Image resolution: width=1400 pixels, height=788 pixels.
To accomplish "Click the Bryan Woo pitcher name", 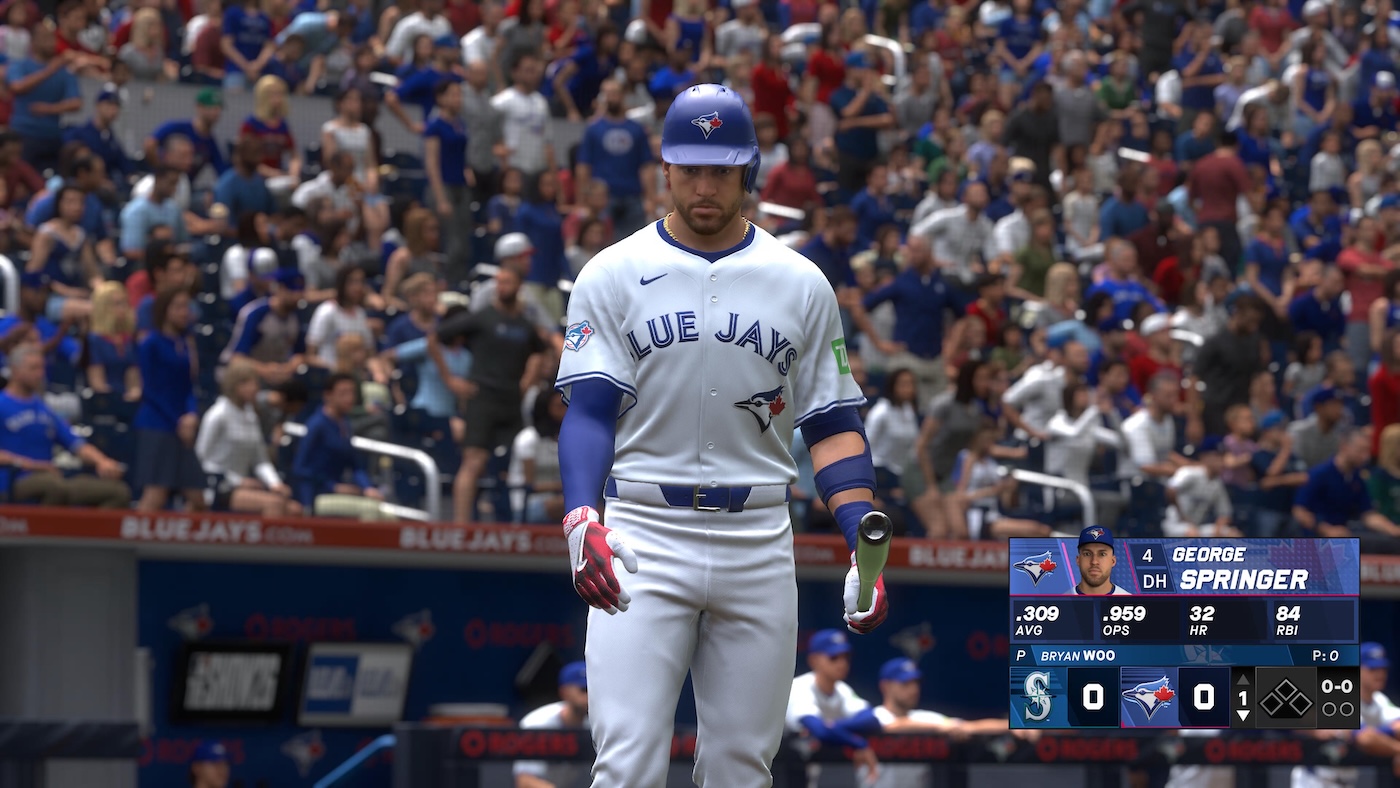I will tap(1076, 654).
